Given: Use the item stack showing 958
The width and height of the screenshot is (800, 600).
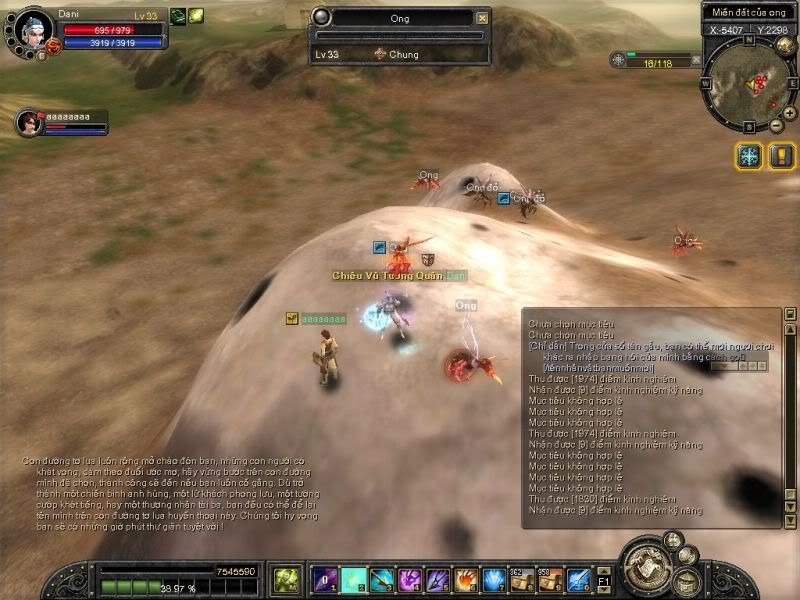Looking at the screenshot, I should pos(550,580).
